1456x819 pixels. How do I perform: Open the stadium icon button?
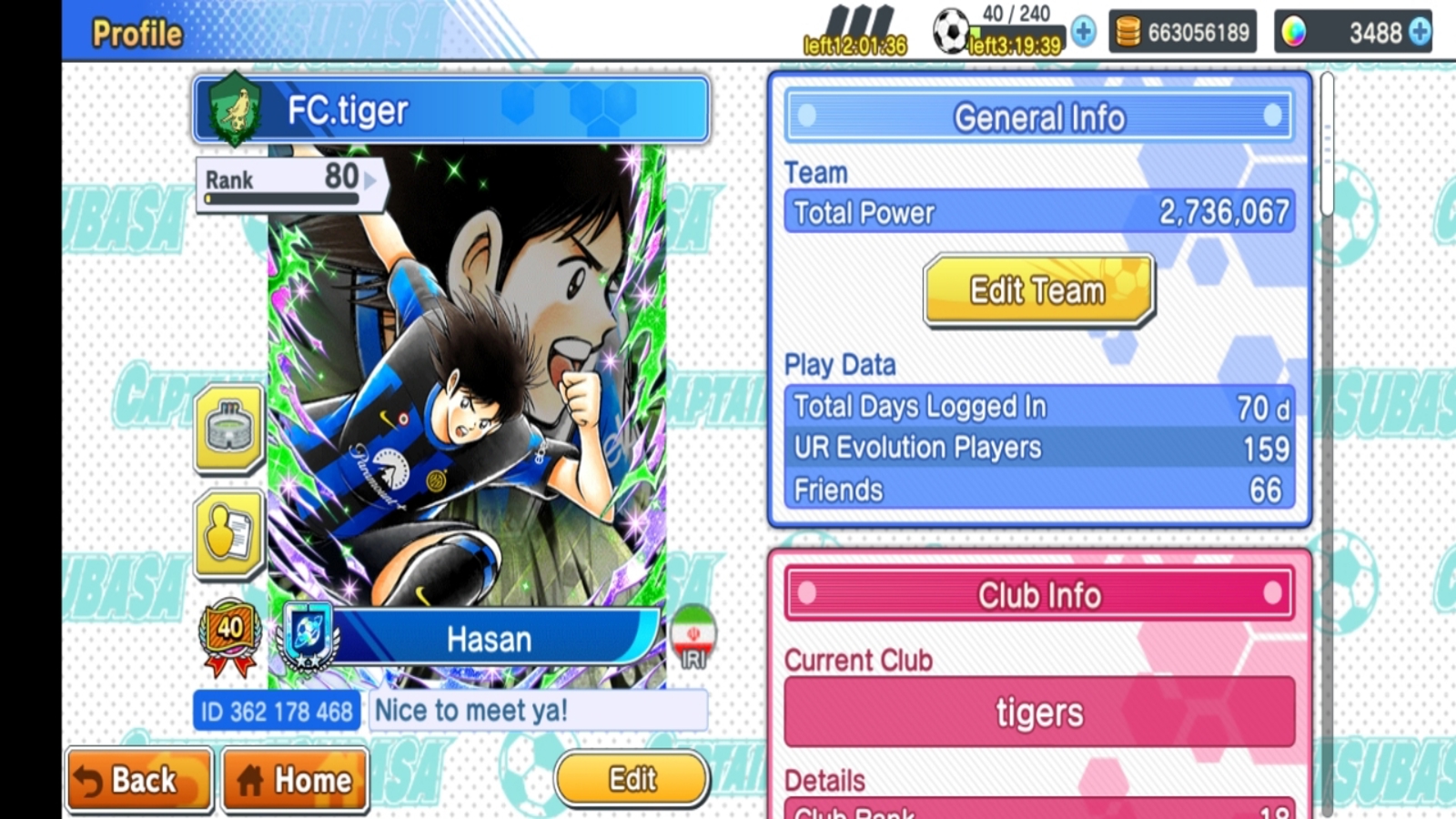229,429
